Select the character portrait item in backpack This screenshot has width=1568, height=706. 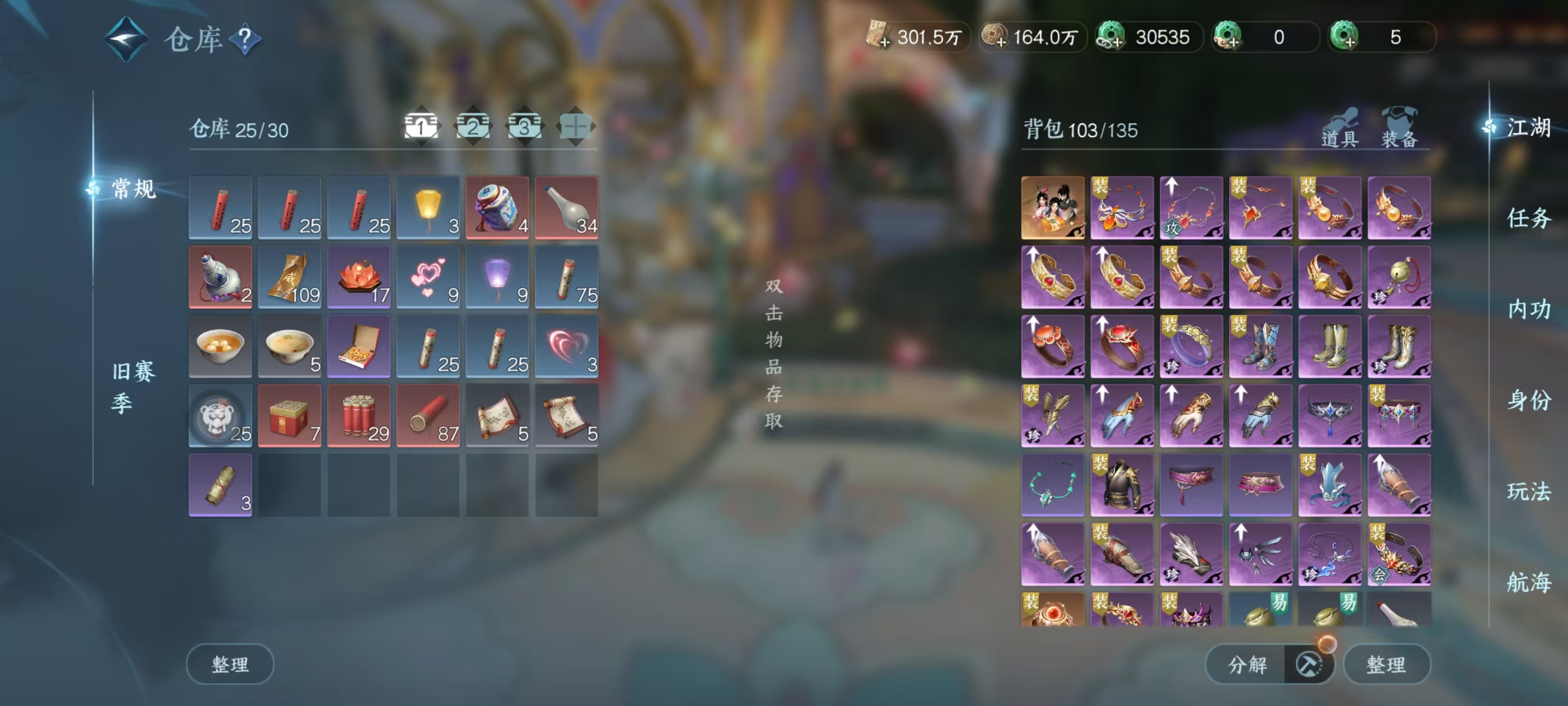point(1052,207)
